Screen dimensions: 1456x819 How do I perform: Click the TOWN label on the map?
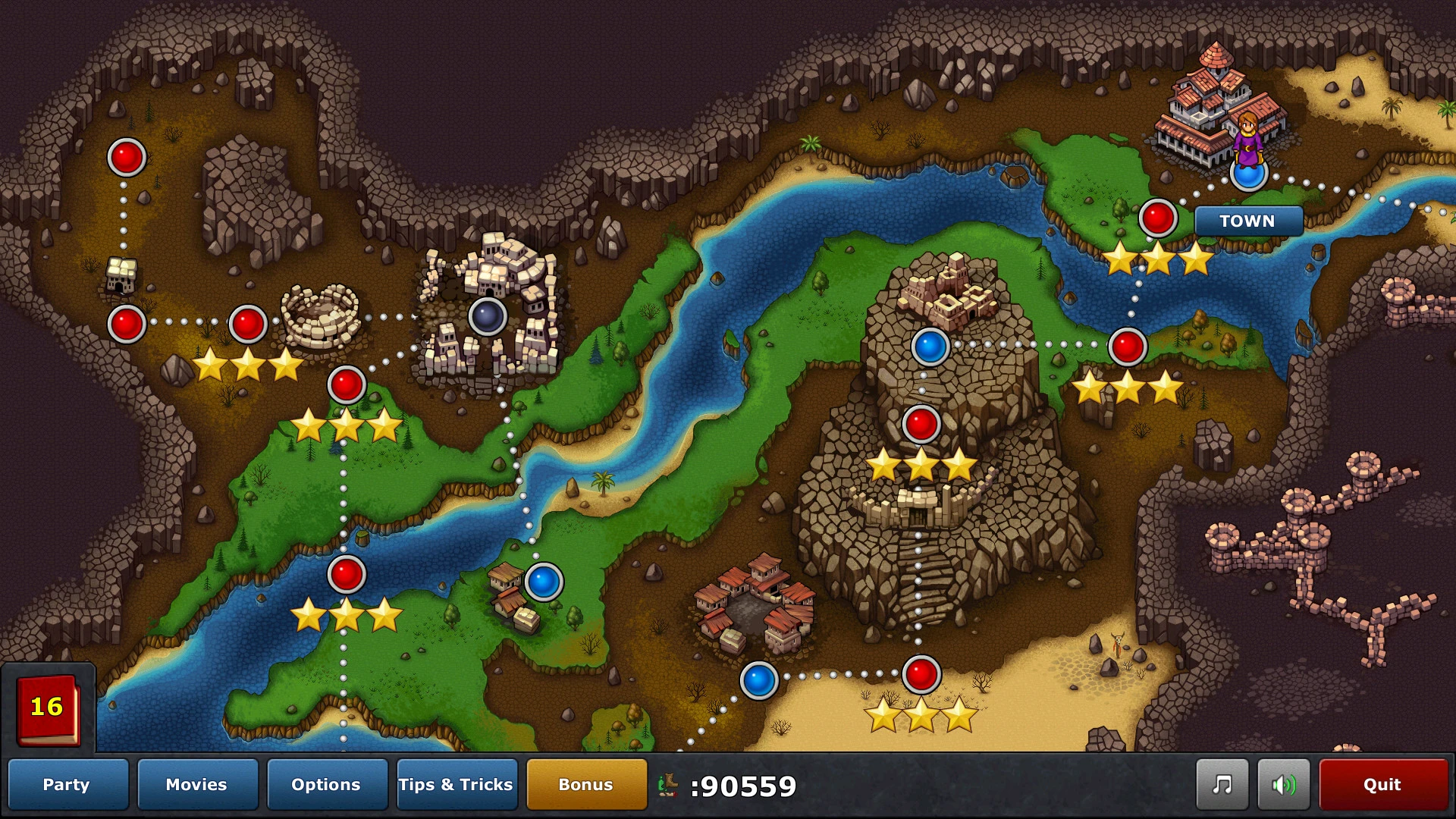coord(1248,221)
